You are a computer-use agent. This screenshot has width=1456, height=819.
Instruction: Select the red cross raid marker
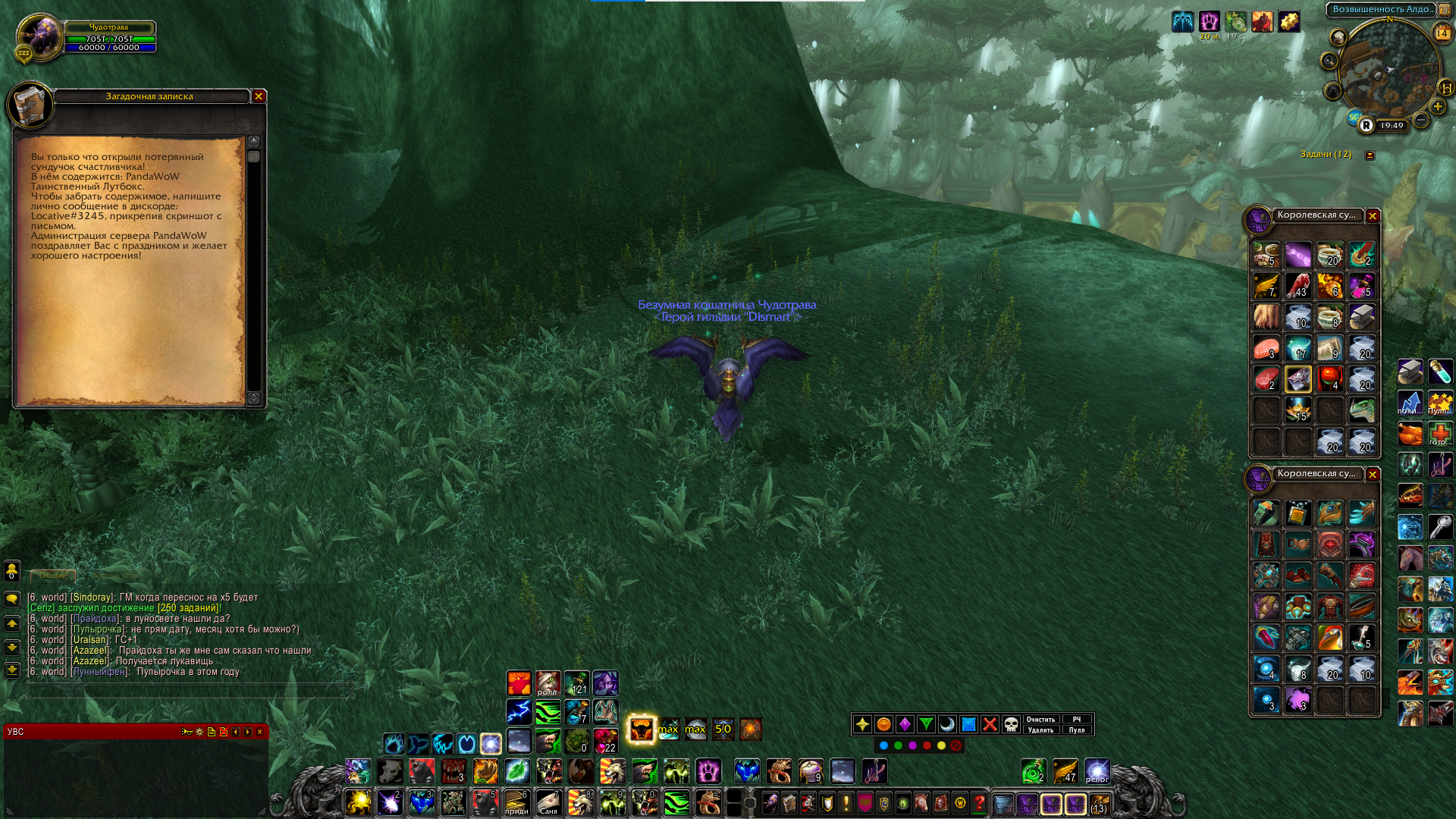pyautogui.click(x=990, y=725)
